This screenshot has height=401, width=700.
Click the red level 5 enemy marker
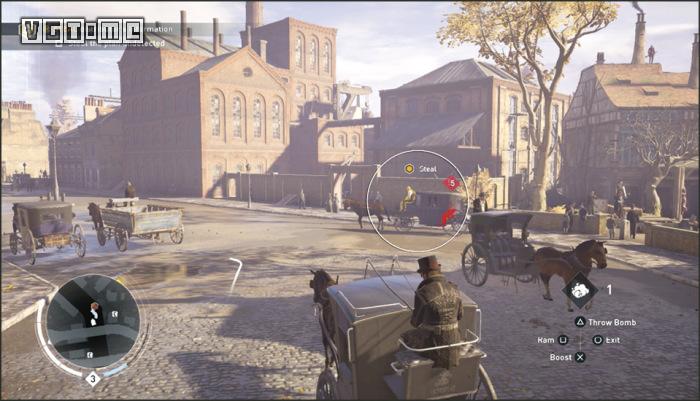452,183
